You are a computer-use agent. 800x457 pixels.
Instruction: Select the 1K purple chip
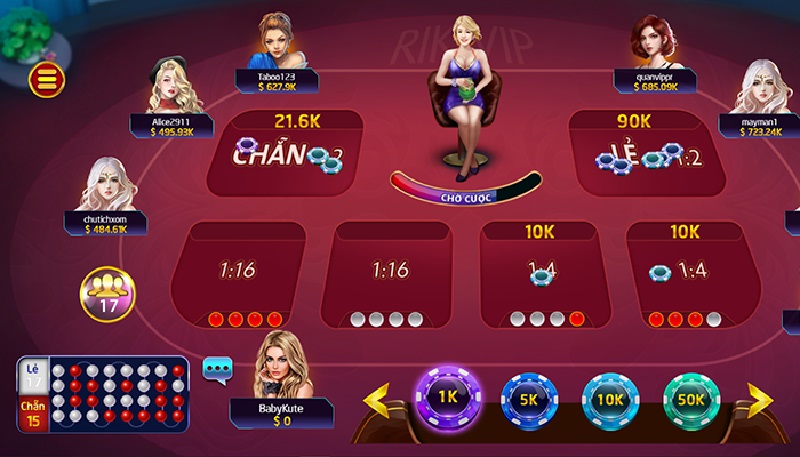coord(447,395)
